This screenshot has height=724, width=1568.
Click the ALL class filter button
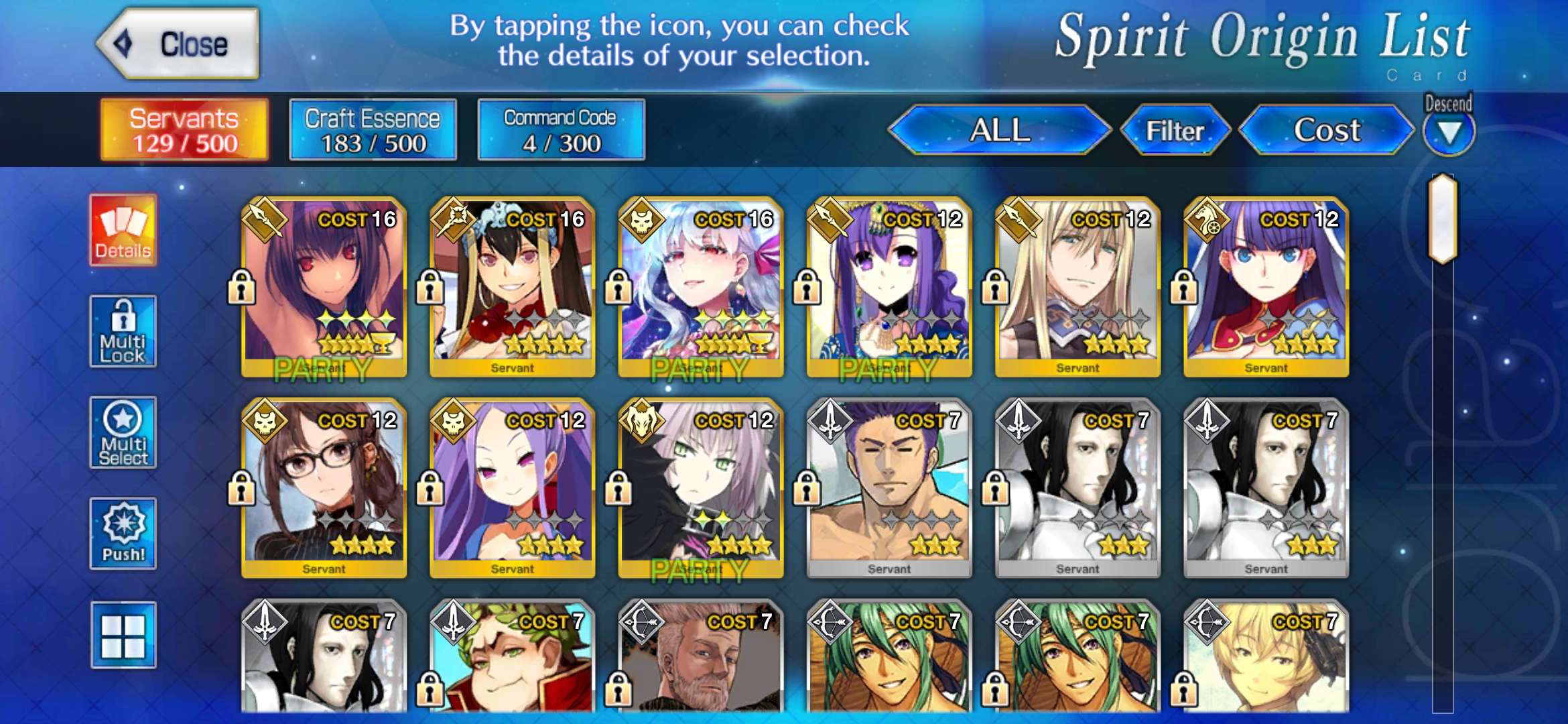pos(999,130)
